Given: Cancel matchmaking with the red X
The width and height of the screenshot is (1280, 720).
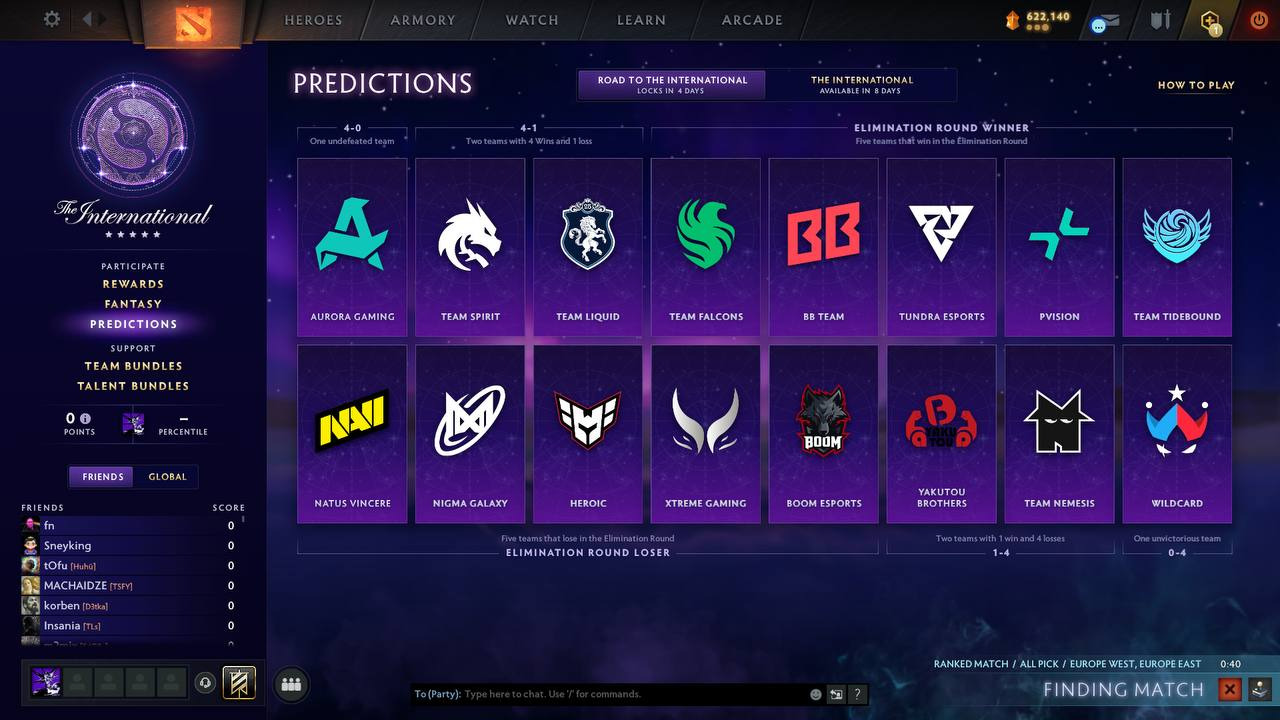Looking at the screenshot, I should click(x=1229, y=689).
